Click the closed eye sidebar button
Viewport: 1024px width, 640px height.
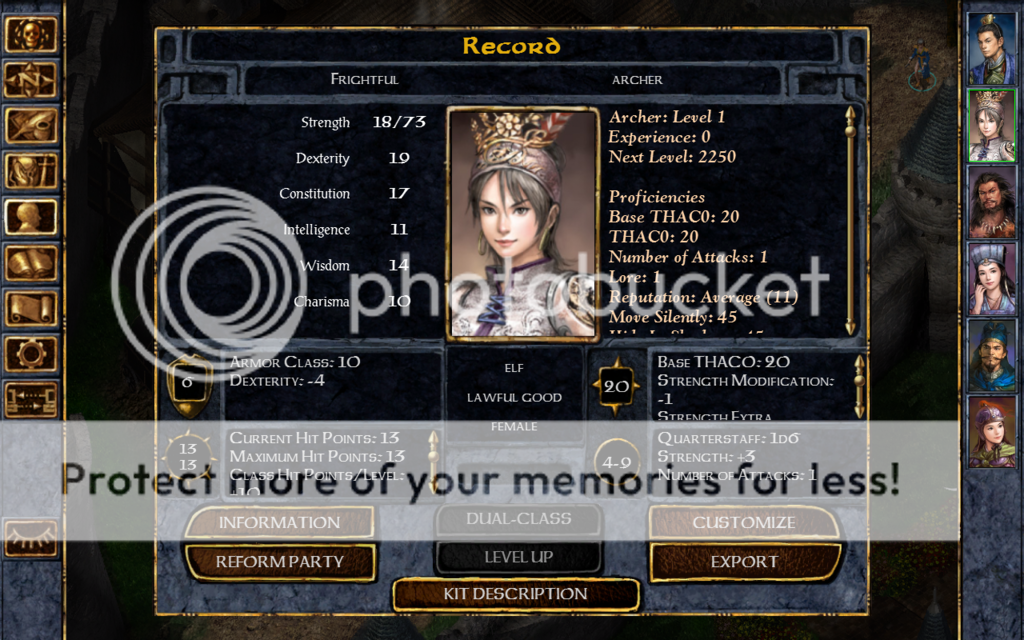pos(30,537)
